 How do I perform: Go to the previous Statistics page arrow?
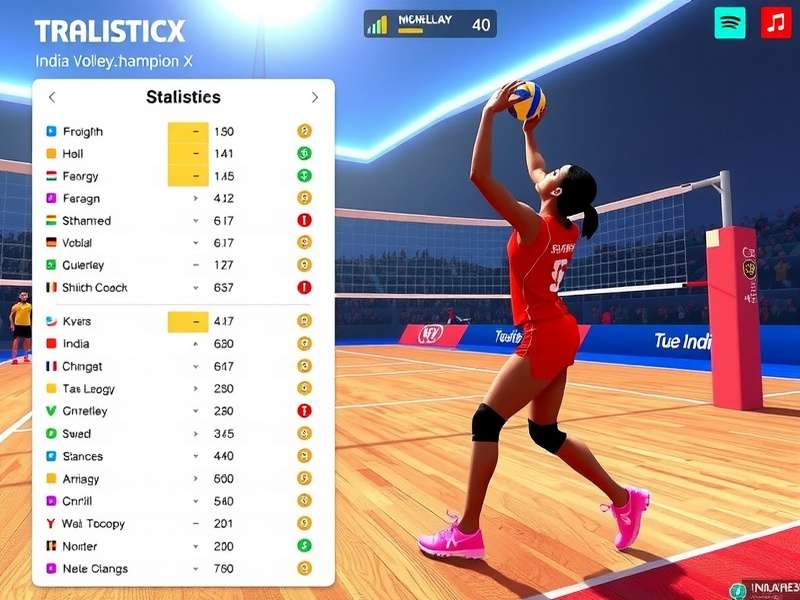(52, 97)
